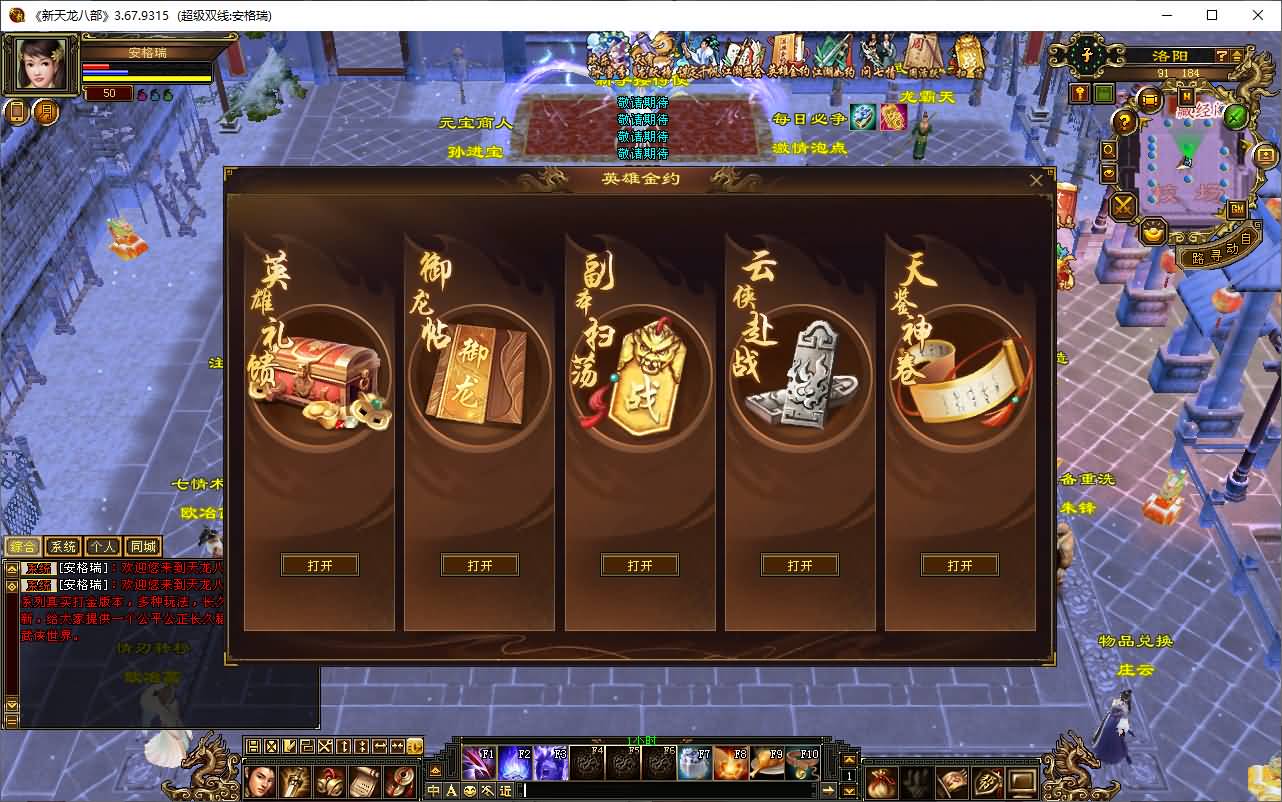
Task: Open the question mark help icon by minimap ring
Action: point(1123,122)
